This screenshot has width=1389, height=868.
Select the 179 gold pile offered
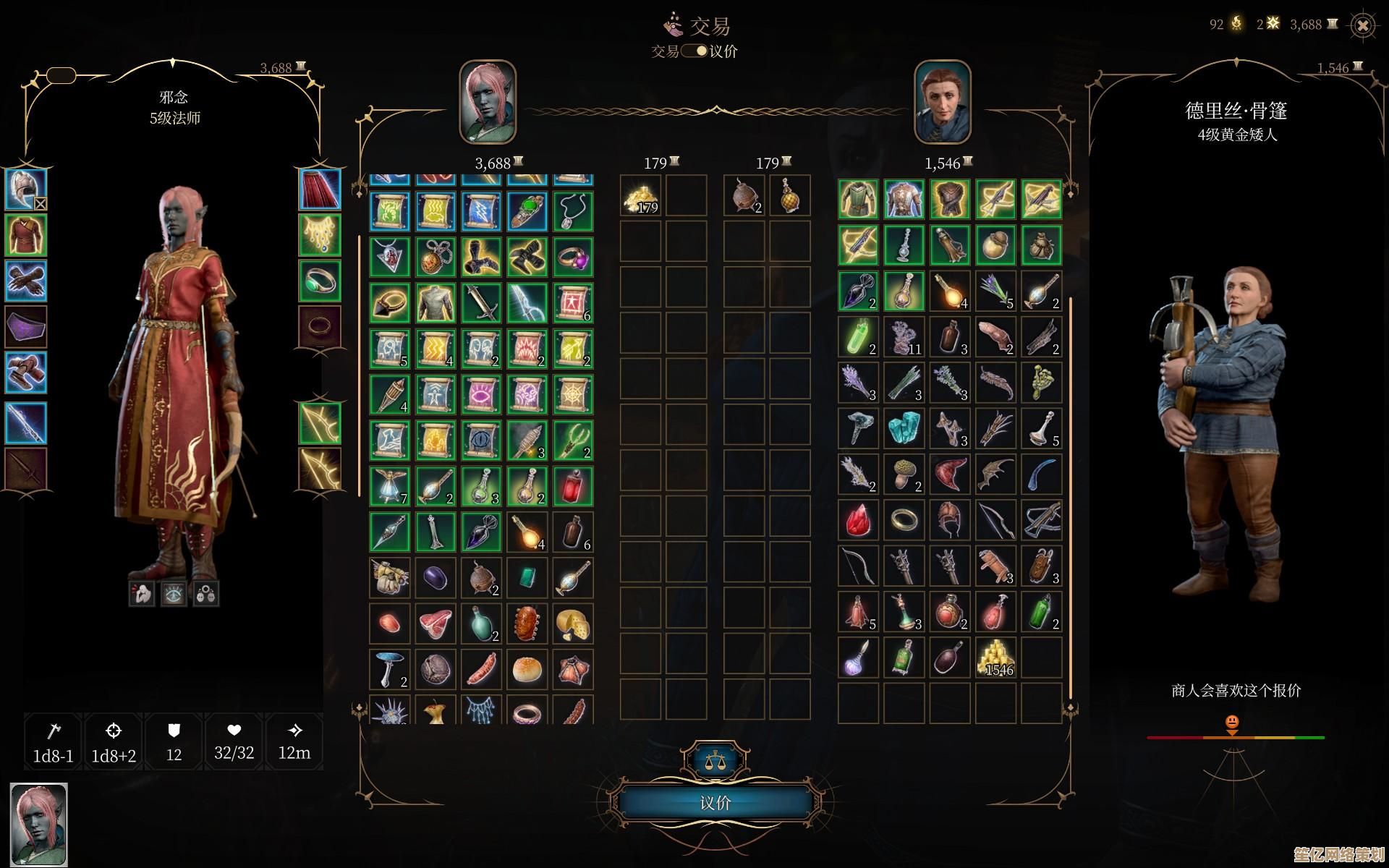[640, 197]
